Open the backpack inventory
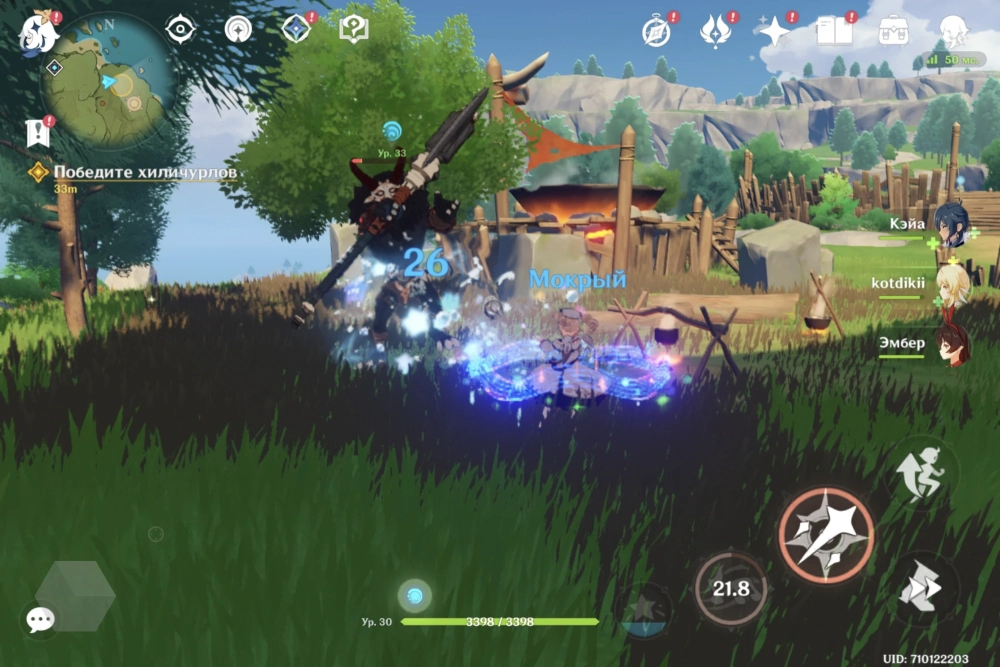Image resolution: width=1000 pixels, height=667 pixels. 893,32
